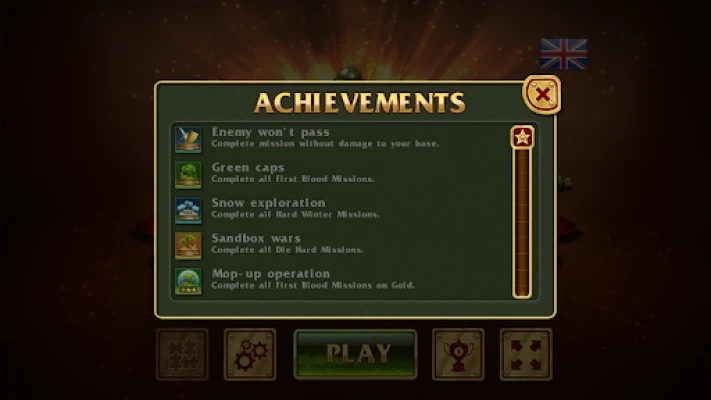The height and width of the screenshot is (400, 711).
Task: Open the trophy achievements button
Action: (x=458, y=354)
